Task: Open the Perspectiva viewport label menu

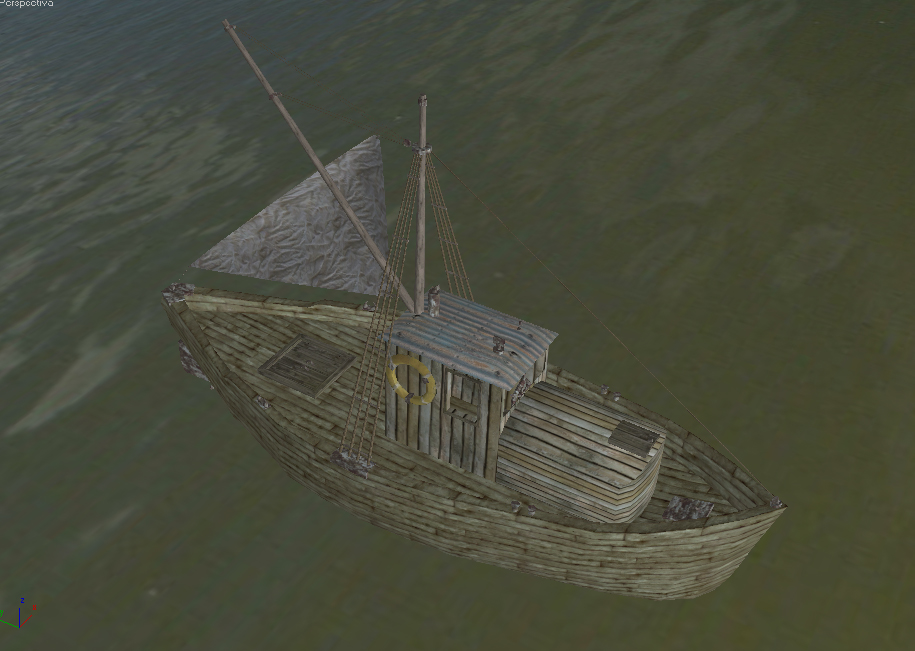Action: click(27, 4)
